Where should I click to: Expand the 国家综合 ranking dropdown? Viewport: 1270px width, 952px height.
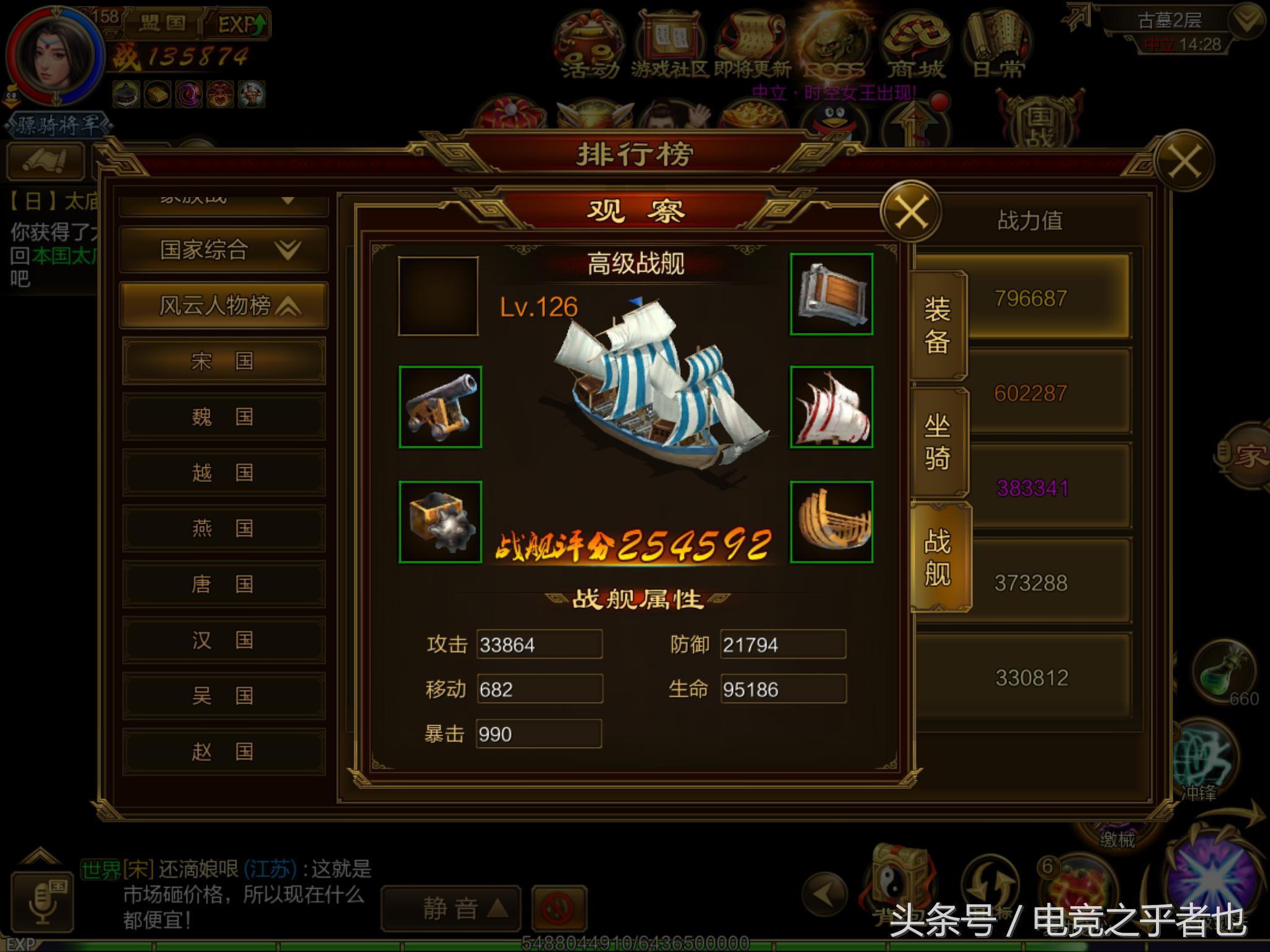223,248
